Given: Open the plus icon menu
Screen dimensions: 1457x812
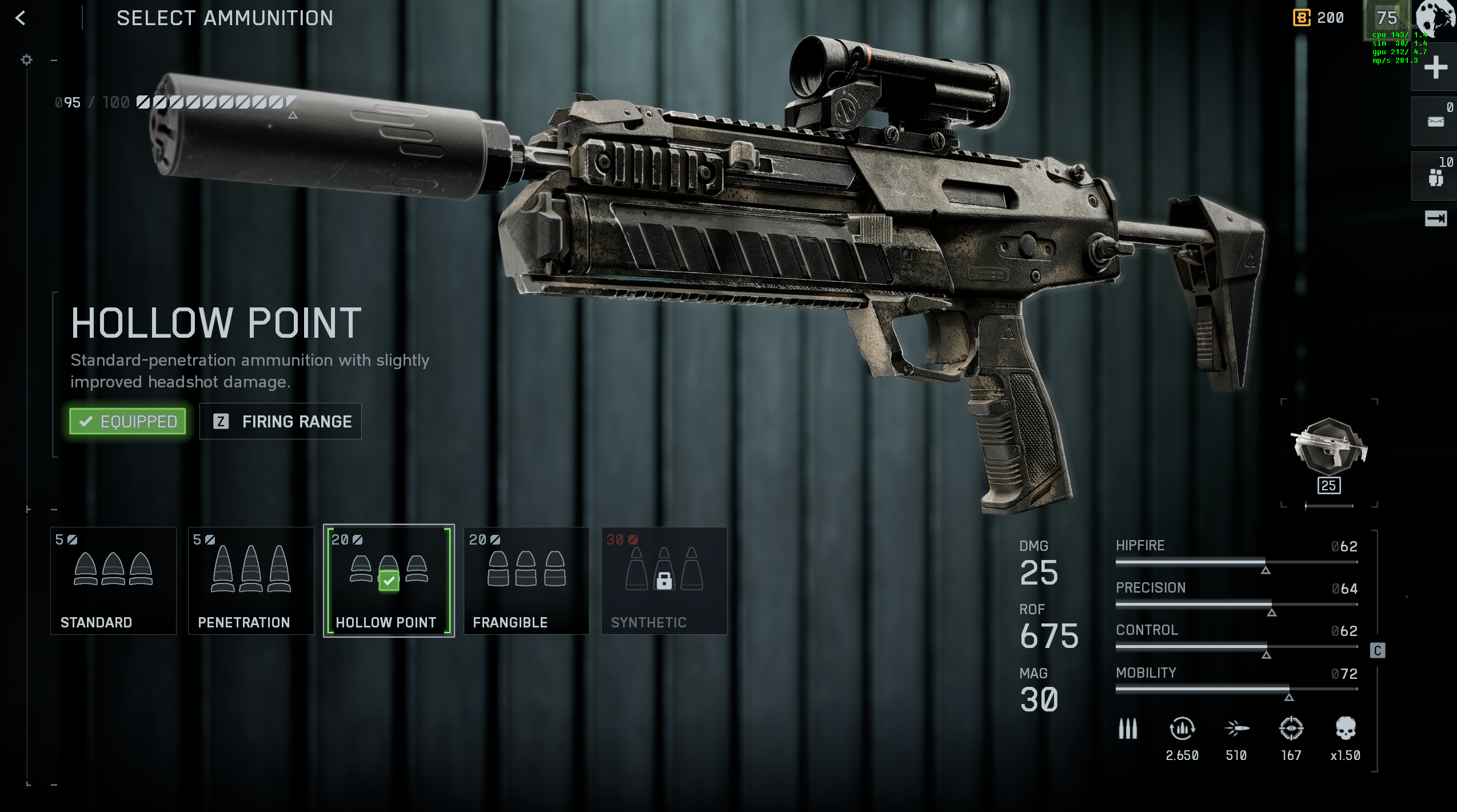Looking at the screenshot, I should pos(1435,67).
